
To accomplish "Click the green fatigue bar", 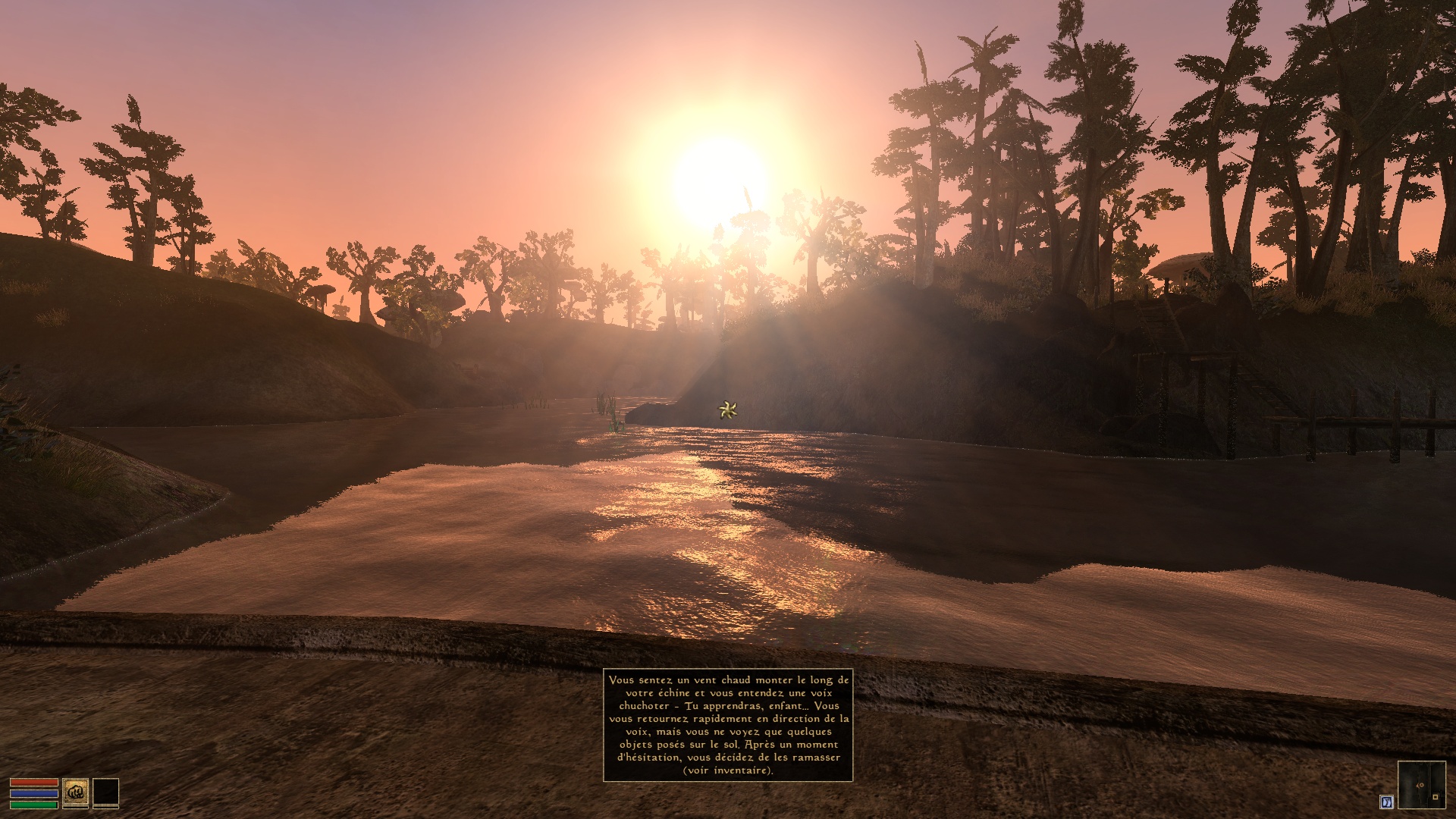I will 33,804.
